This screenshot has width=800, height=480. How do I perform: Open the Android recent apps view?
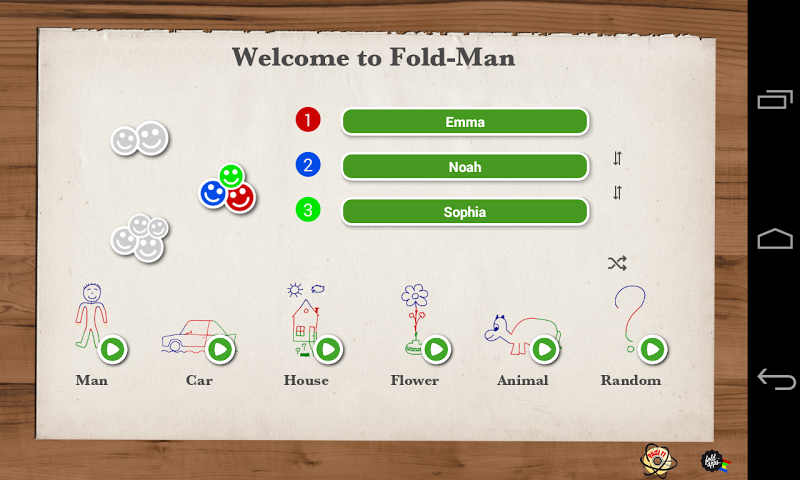click(x=775, y=100)
